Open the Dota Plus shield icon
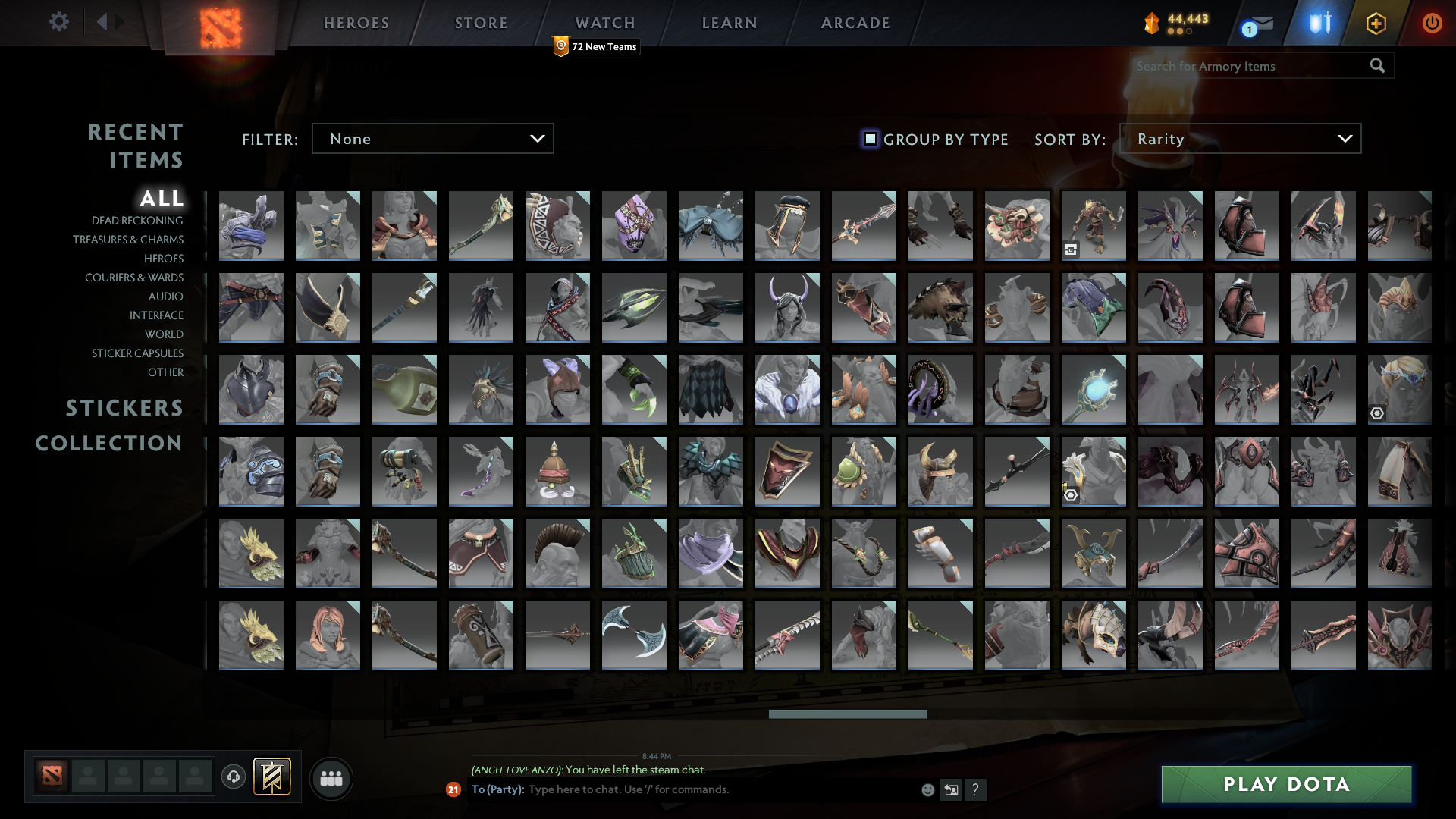The height and width of the screenshot is (819, 1456). (1318, 24)
